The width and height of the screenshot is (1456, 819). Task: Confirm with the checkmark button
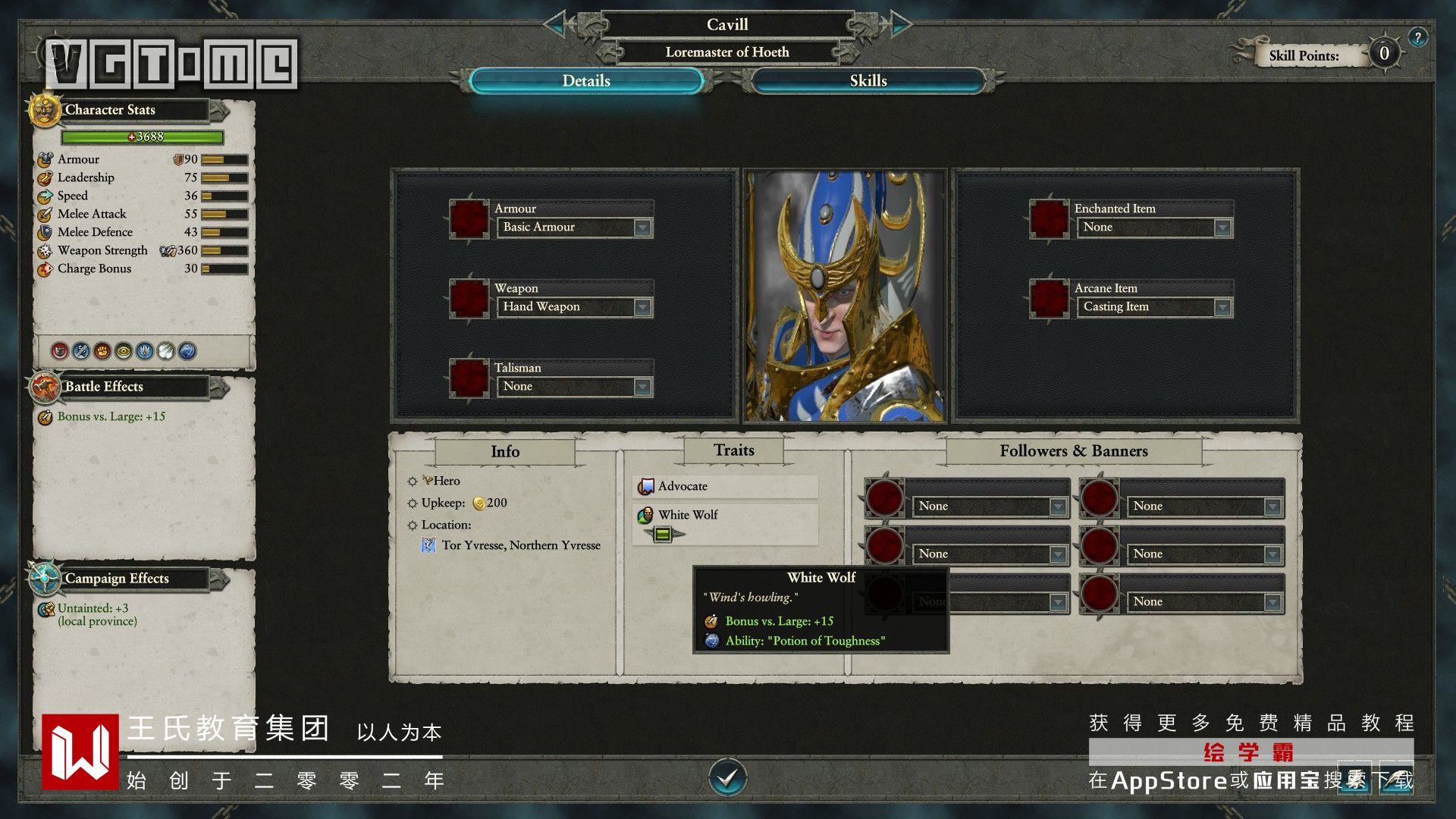(727, 777)
